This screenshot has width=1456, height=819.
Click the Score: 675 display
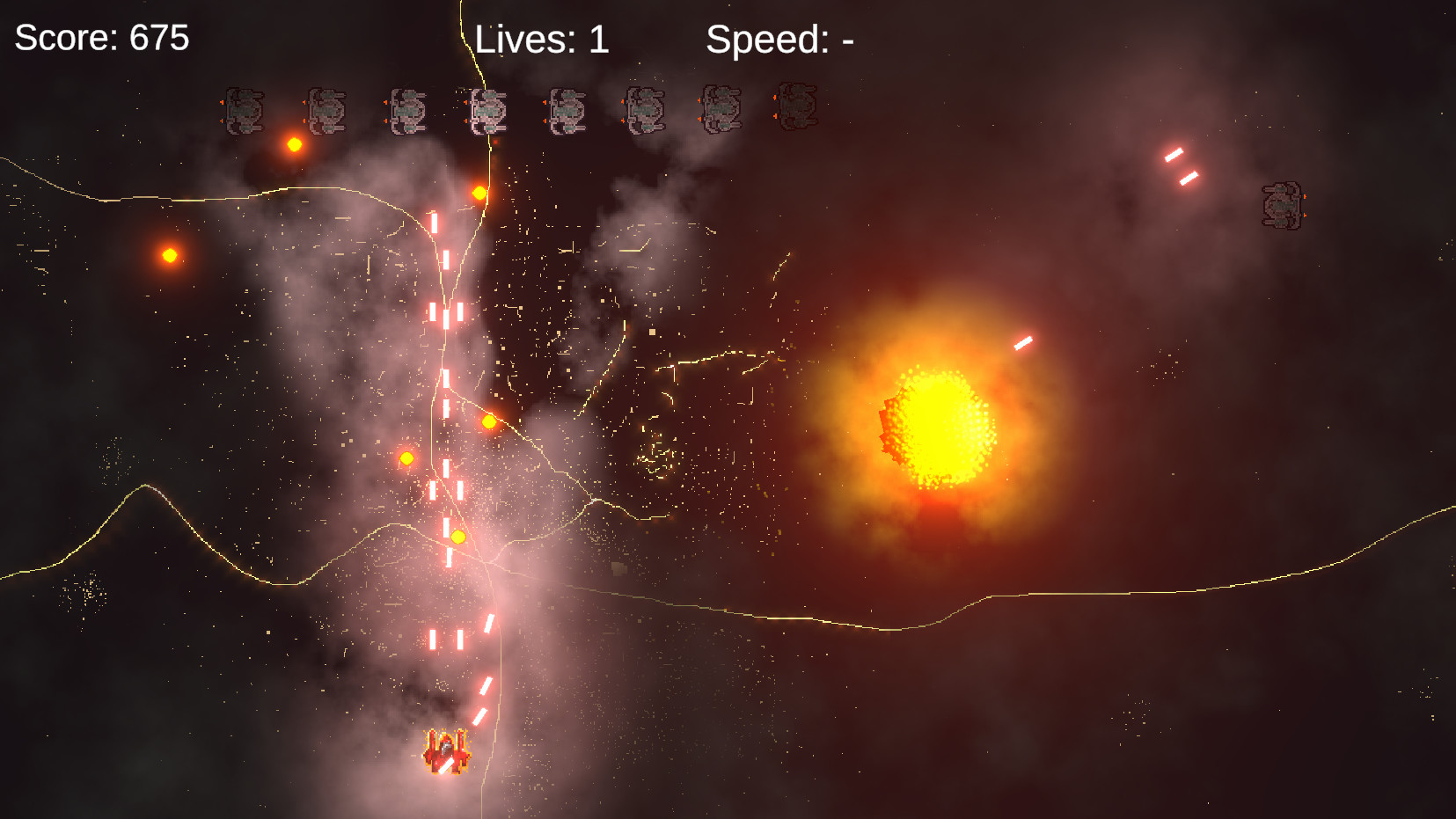point(99,39)
